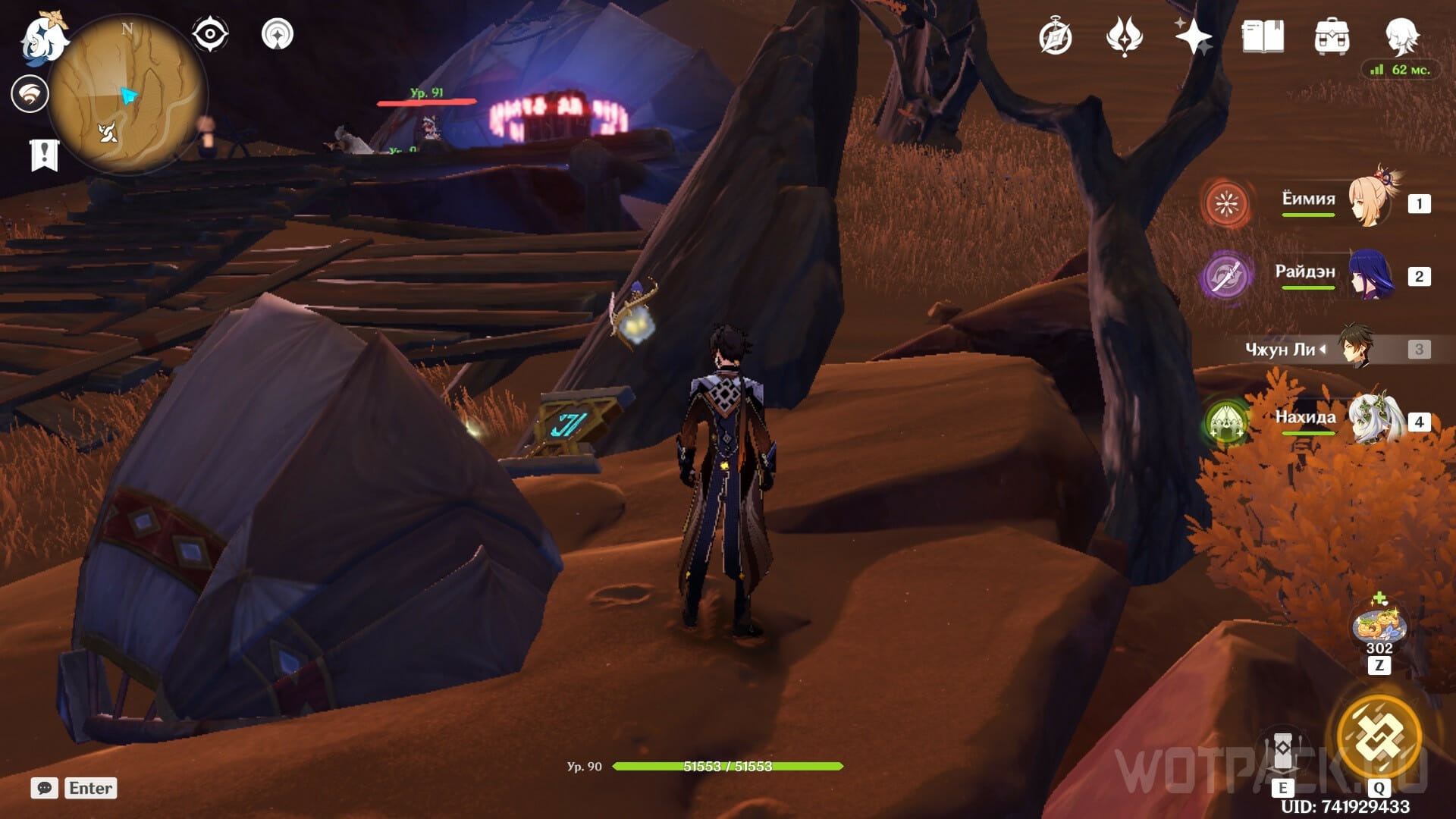Activate the golden elemental burst icon
The height and width of the screenshot is (819, 1456).
tap(1379, 736)
